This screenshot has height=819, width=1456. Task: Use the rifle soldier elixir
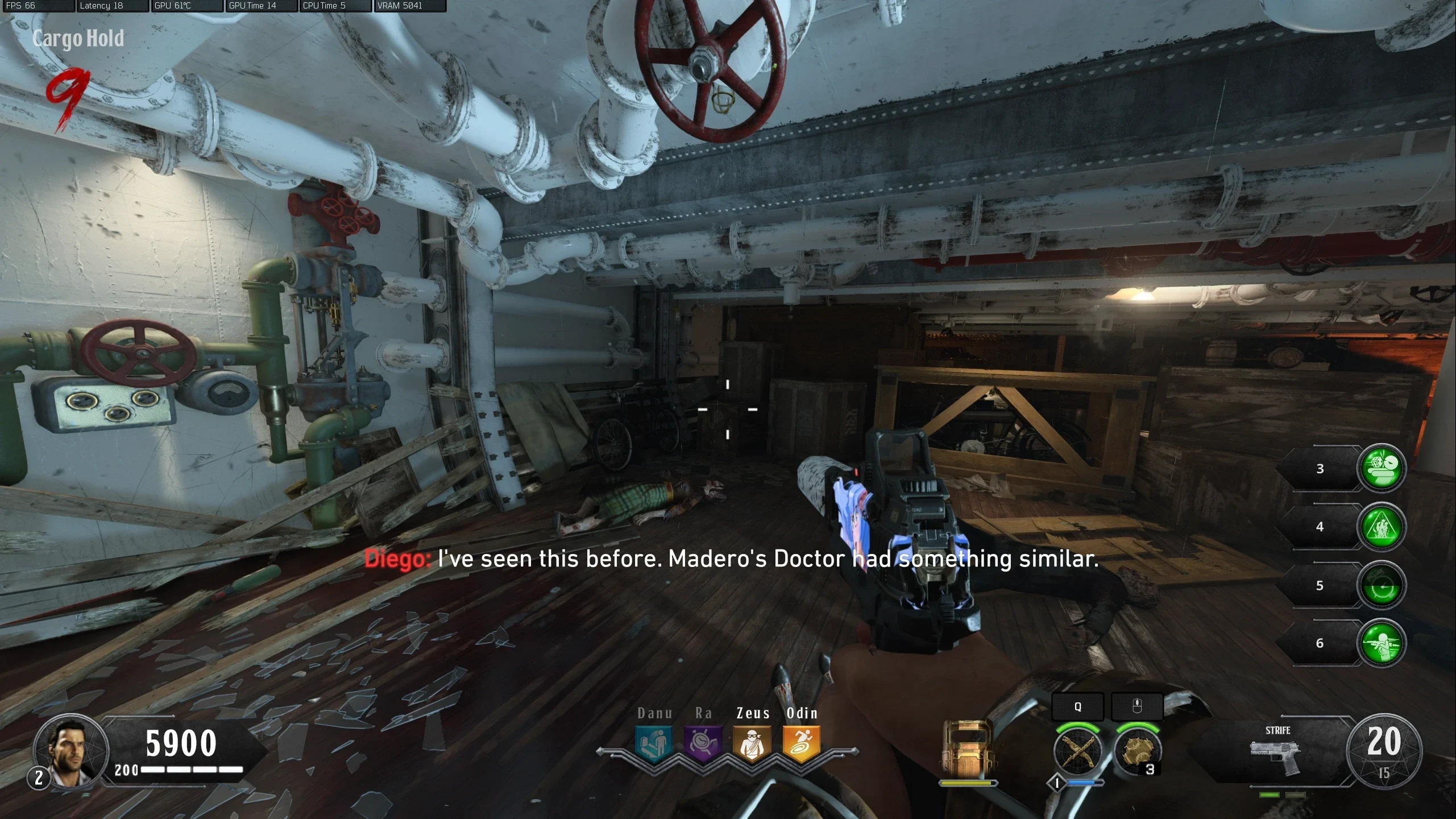pyautogui.click(x=1381, y=643)
